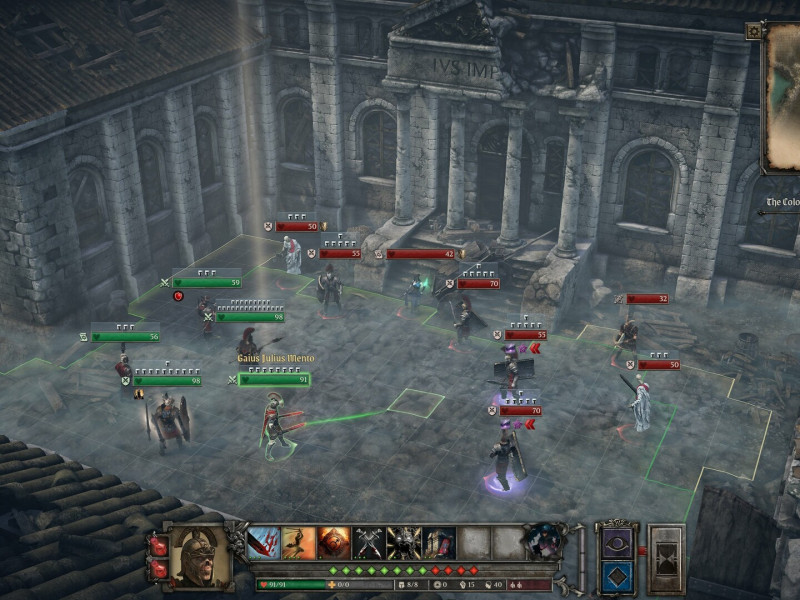Use the red cloaked soldier ability
Viewport: 800px width, 600px height.
[x=439, y=543]
